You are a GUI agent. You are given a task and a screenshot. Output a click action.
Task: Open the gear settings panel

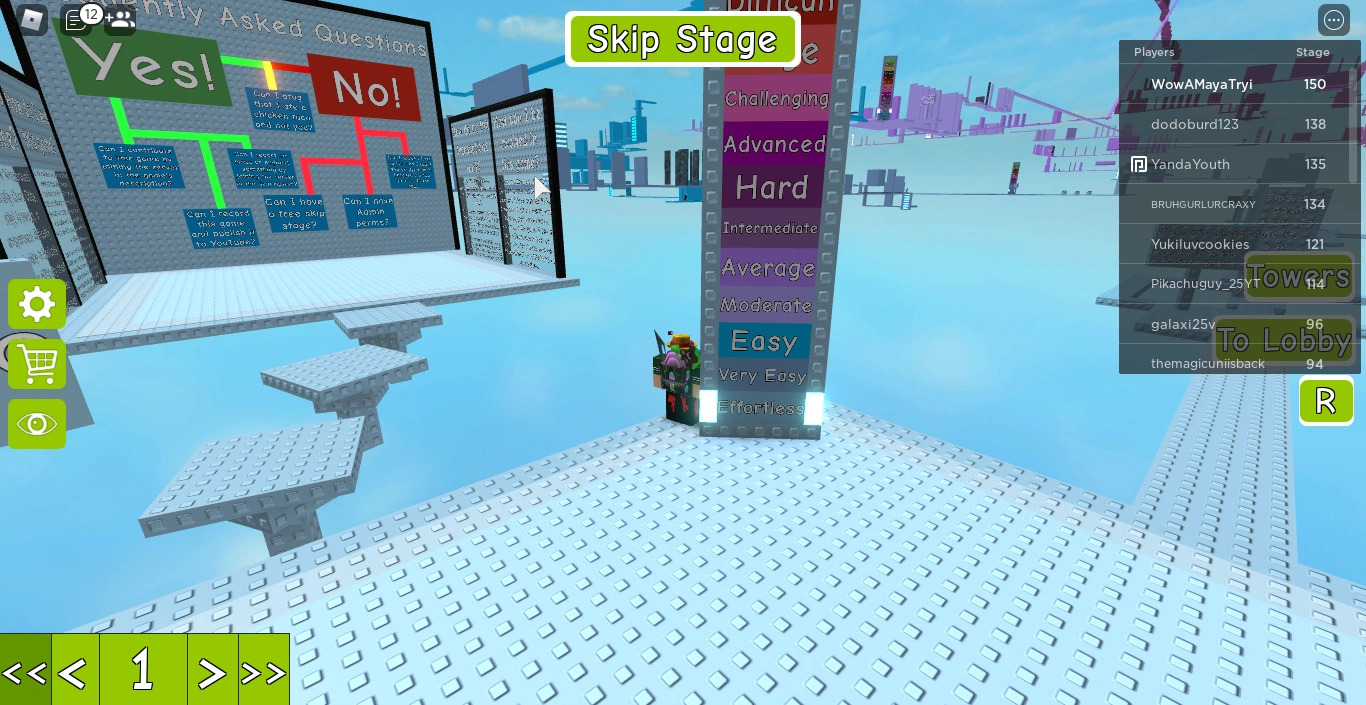(37, 304)
